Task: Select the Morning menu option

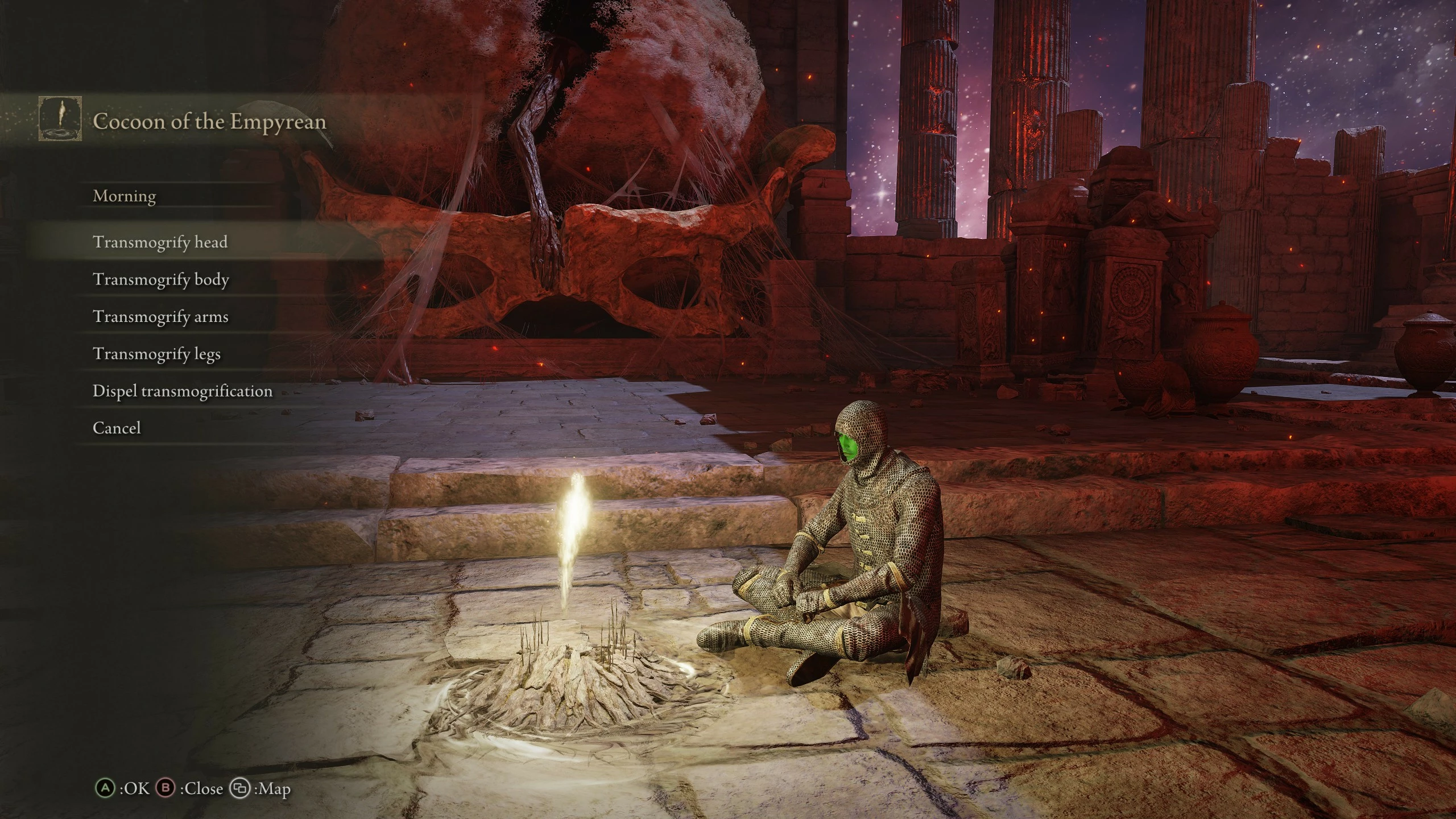Action: (x=125, y=196)
